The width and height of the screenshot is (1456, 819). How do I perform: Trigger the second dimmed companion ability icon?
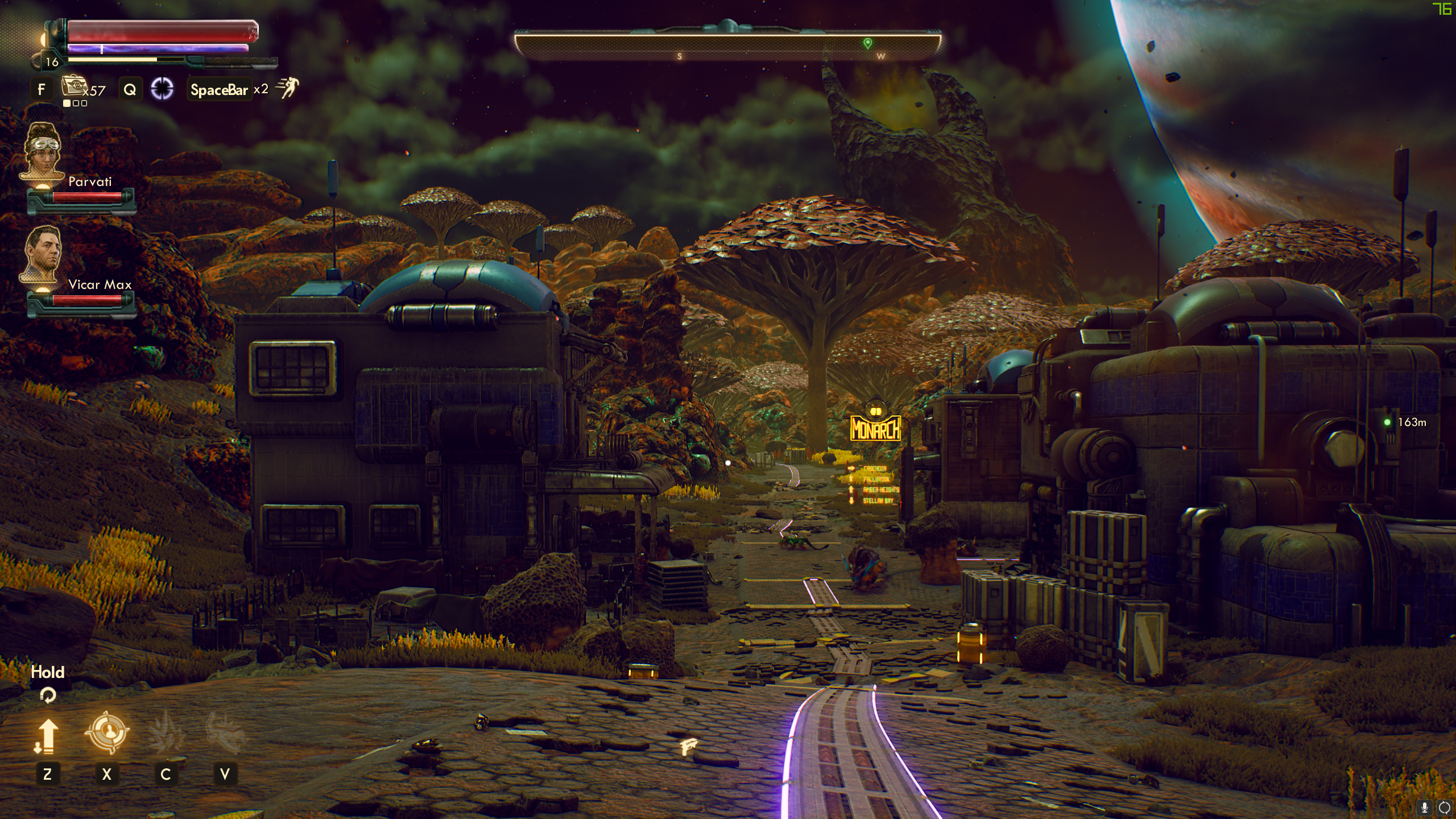[x=225, y=733]
